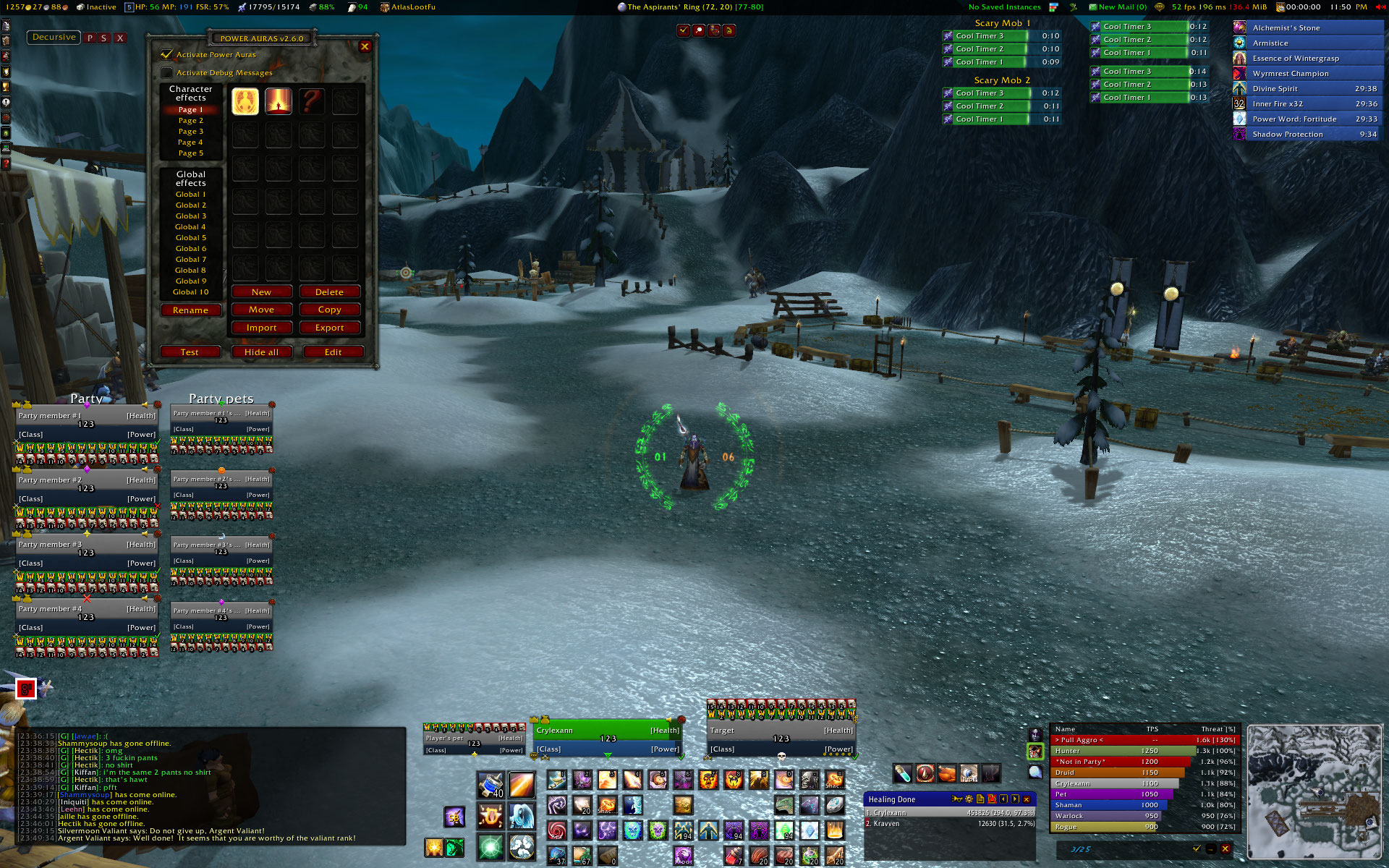Copy the selected aura
Image resolution: width=1389 pixels, height=868 pixels.
pos(329,310)
